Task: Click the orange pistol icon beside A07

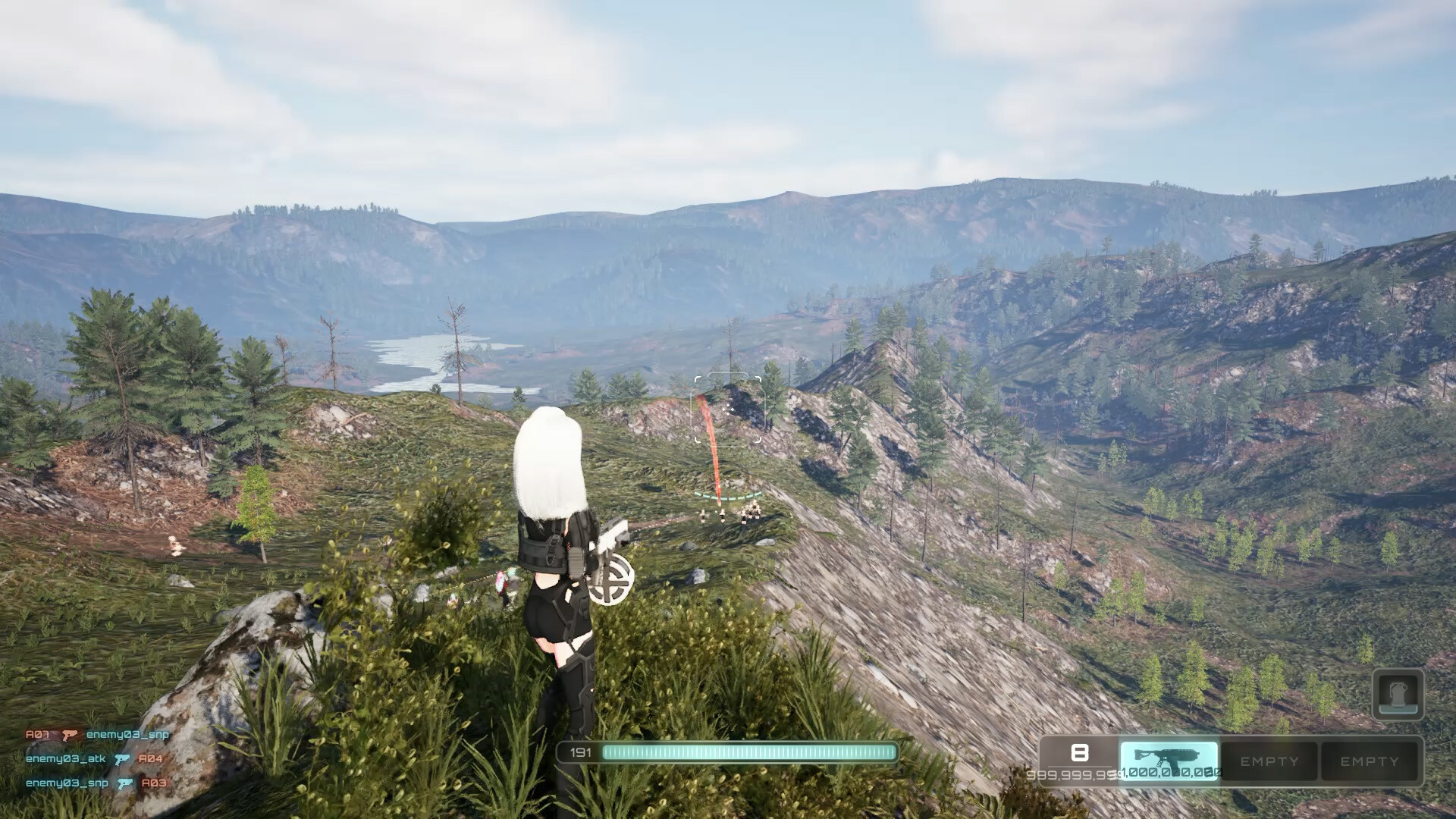Action: click(69, 736)
